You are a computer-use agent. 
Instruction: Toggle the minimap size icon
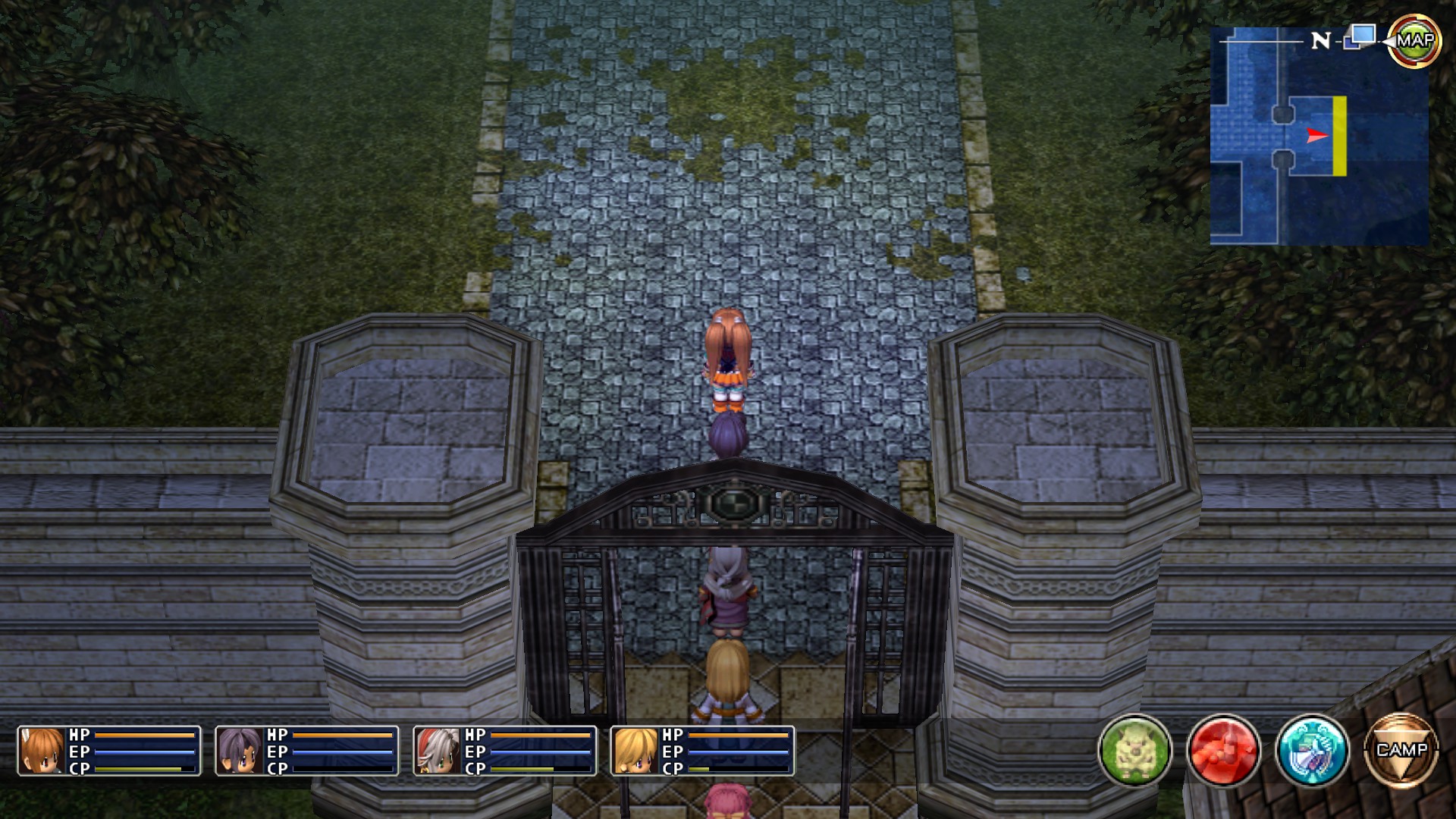coord(1360,36)
